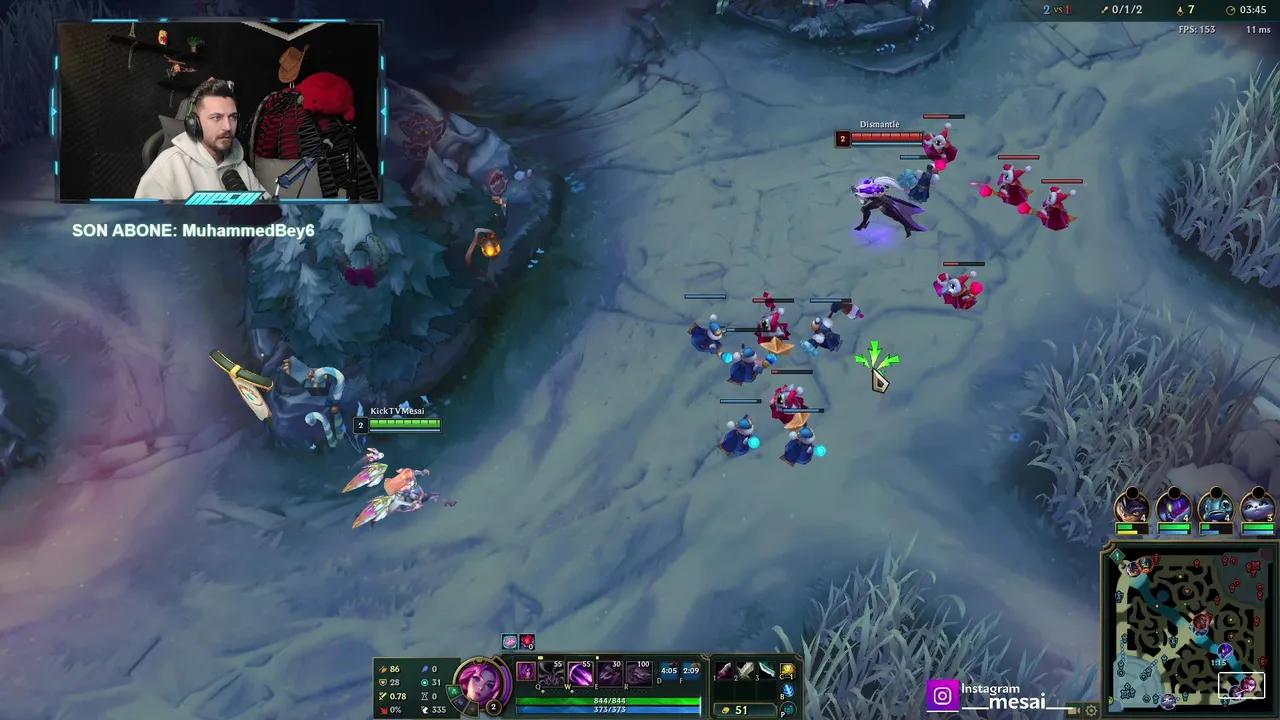Click Jinx's champion portrait in the HUD
The height and width of the screenshot is (720, 1280).
click(482, 683)
